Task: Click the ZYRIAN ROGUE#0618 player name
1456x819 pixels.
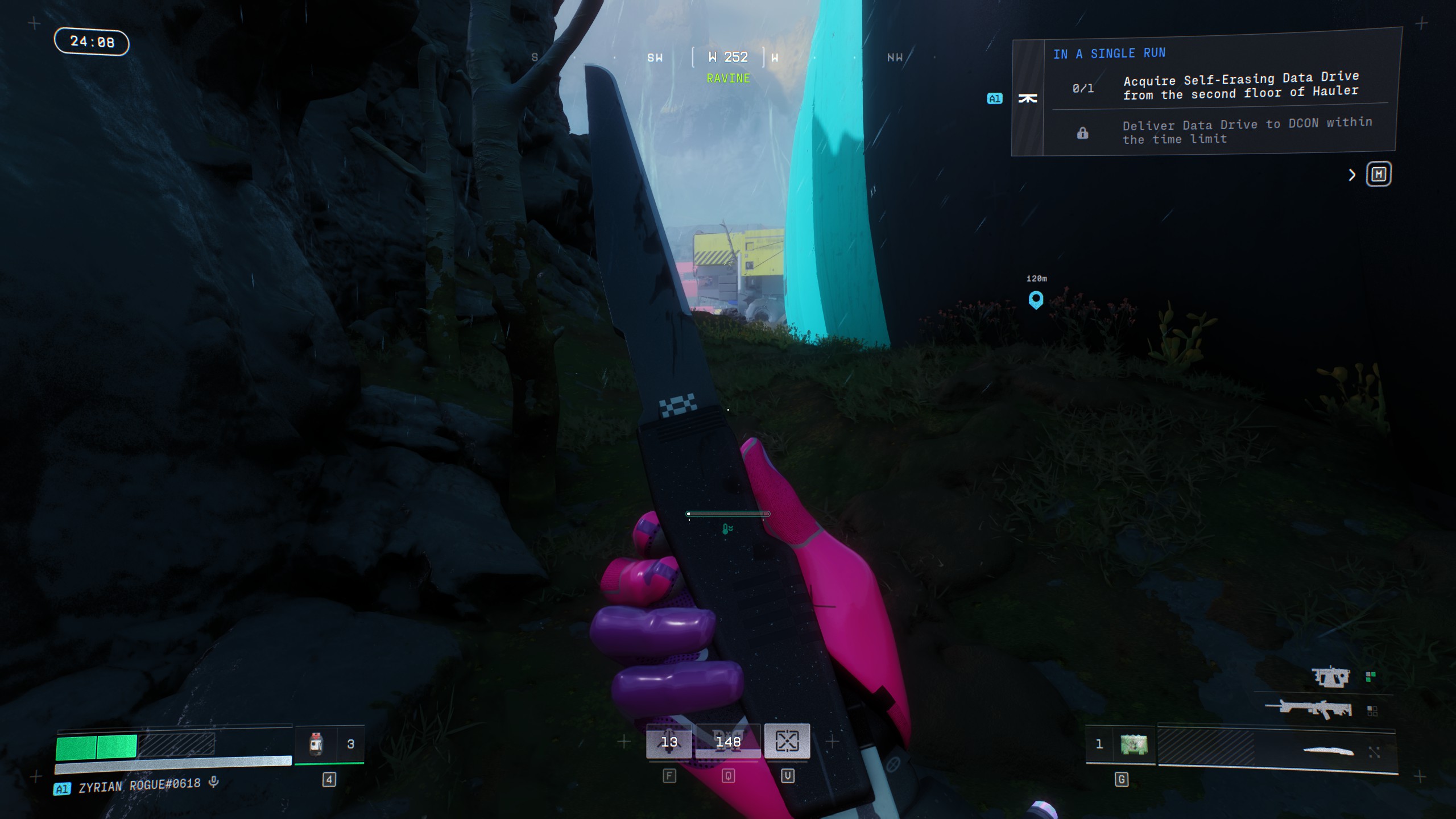Action: tap(139, 785)
